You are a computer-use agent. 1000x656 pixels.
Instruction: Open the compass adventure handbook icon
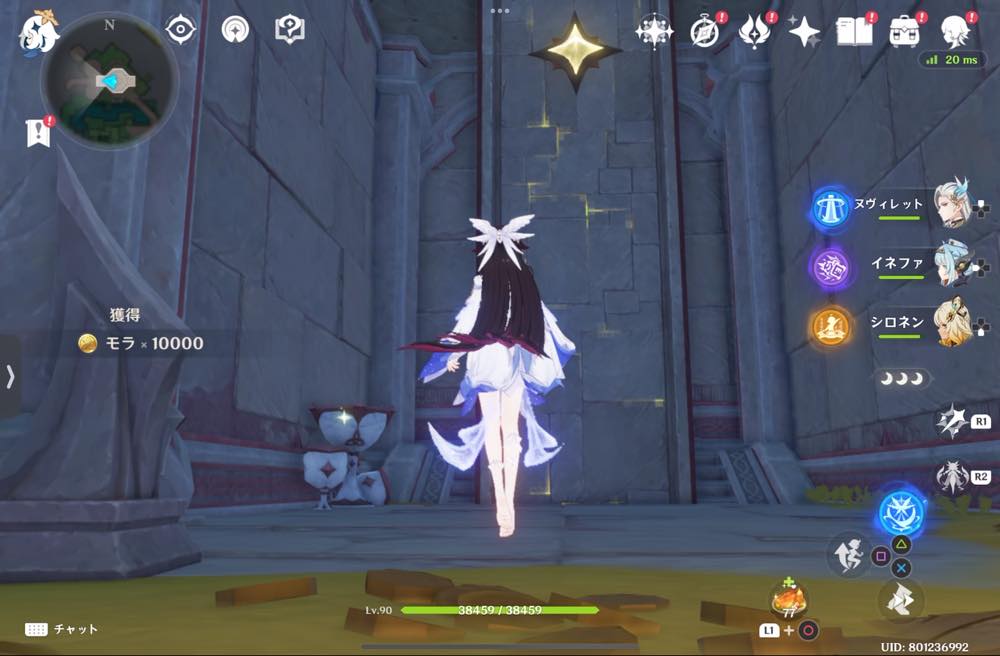click(x=705, y=32)
